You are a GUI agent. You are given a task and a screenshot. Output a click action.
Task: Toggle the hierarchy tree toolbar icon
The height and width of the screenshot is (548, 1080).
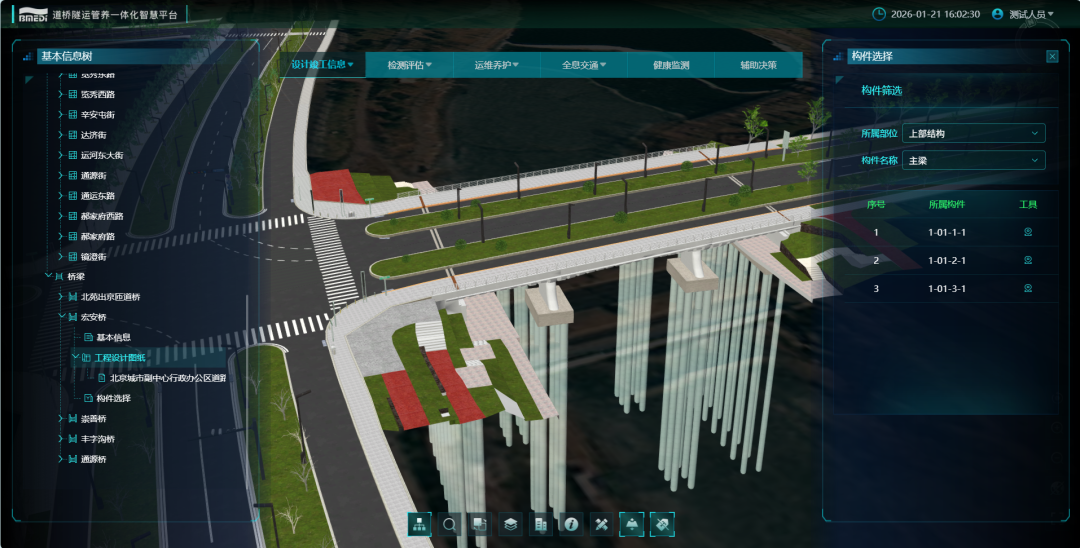(420, 524)
